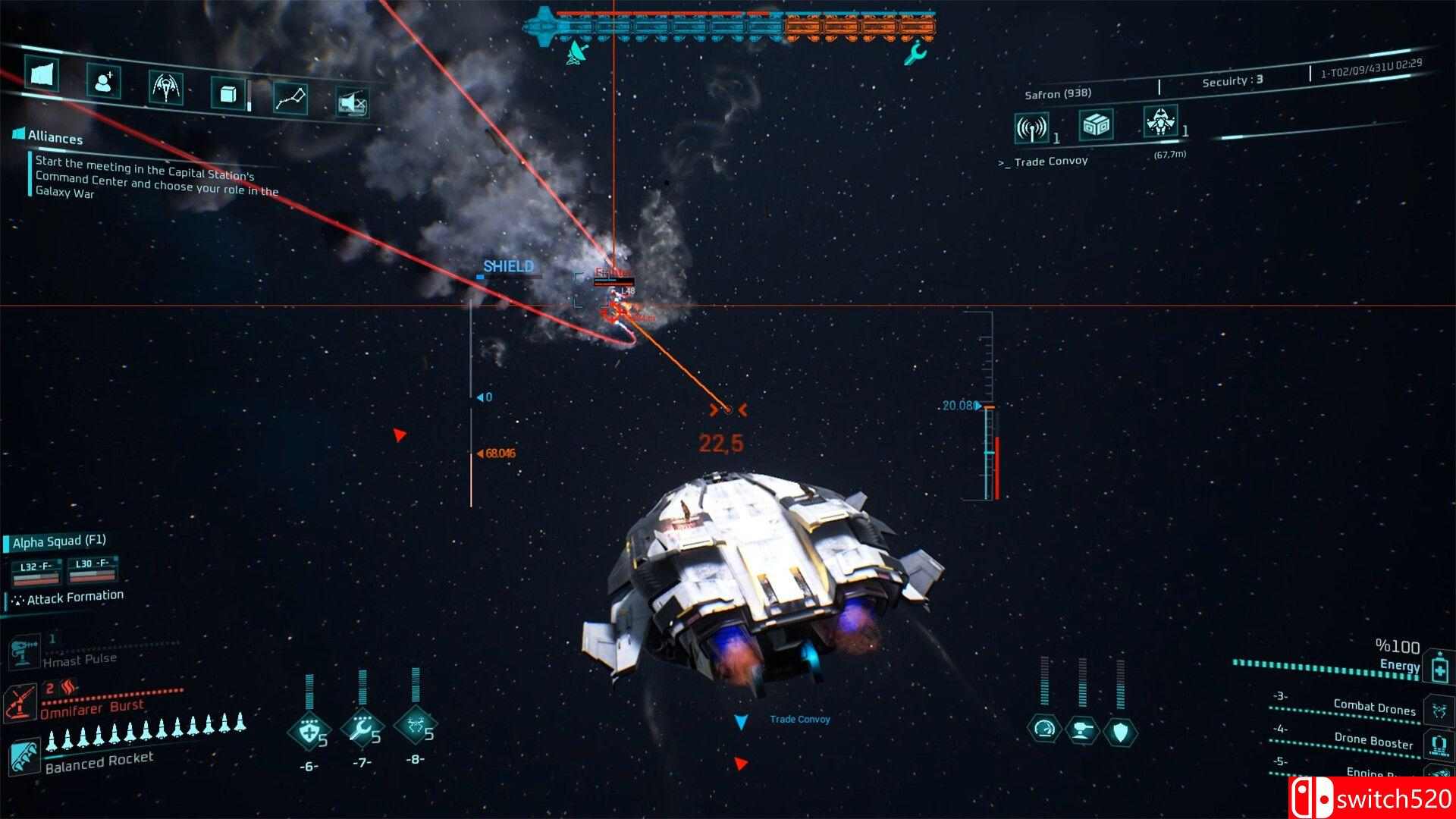The width and height of the screenshot is (1456, 819).
Task: Collapse the Alpha Squad (F1) panel
Action: tap(58, 542)
